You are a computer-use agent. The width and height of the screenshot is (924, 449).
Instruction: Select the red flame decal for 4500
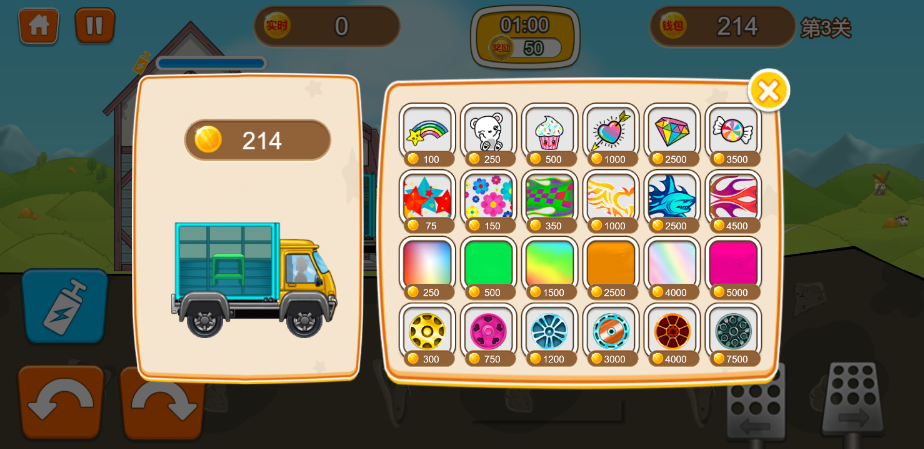pyautogui.click(x=733, y=197)
